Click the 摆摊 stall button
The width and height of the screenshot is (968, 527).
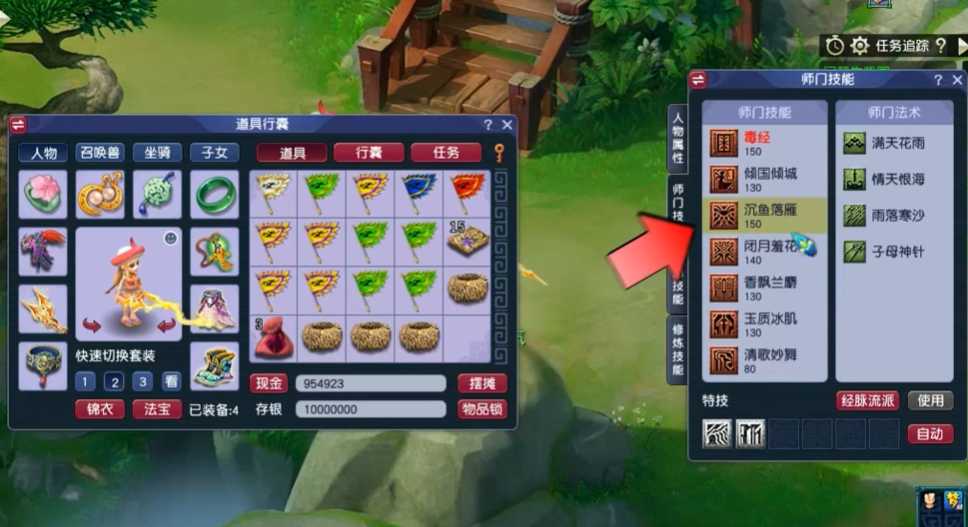tap(482, 384)
